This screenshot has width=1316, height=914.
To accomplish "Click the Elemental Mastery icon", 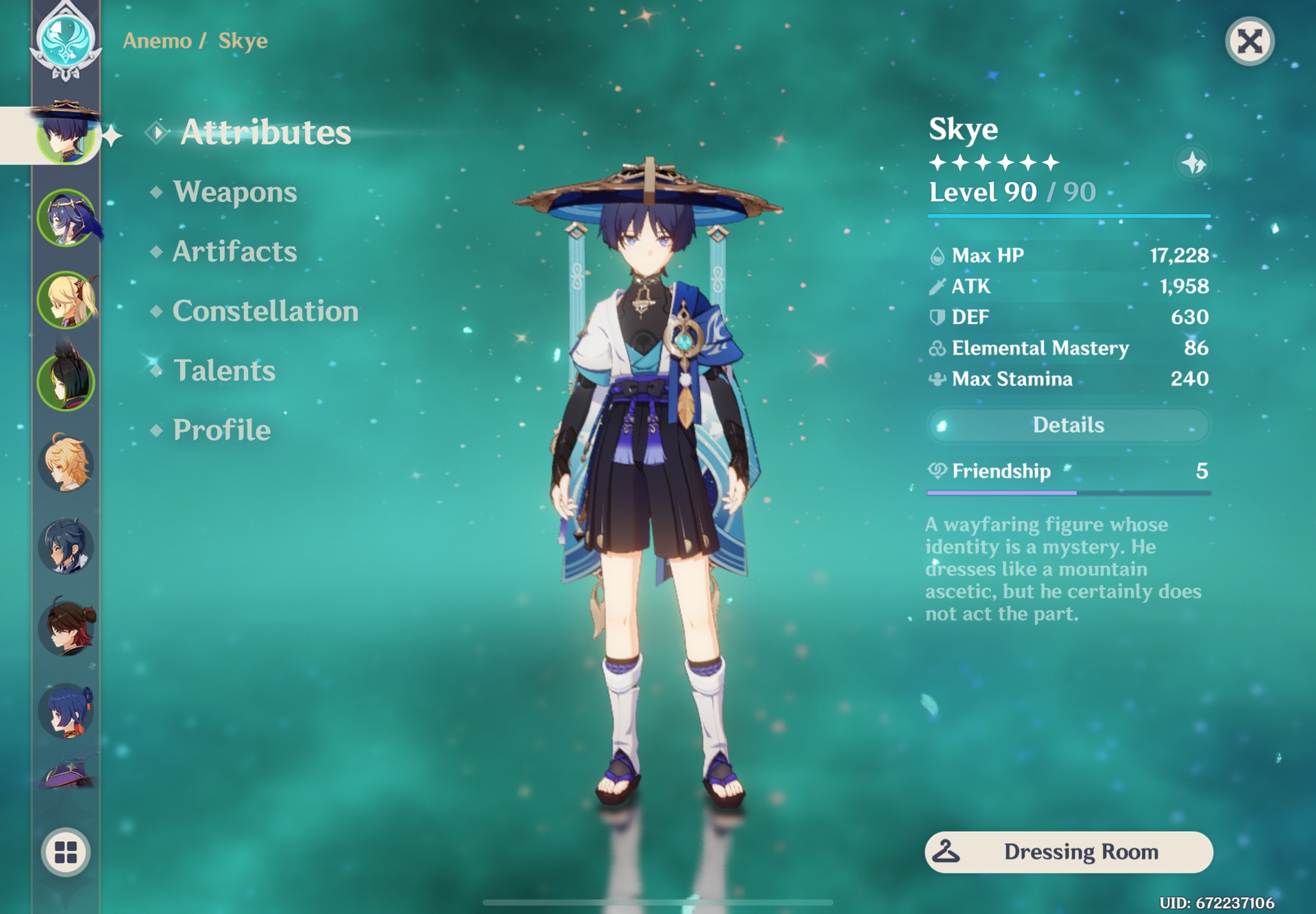I will pyautogui.click(x=936, y=348).
